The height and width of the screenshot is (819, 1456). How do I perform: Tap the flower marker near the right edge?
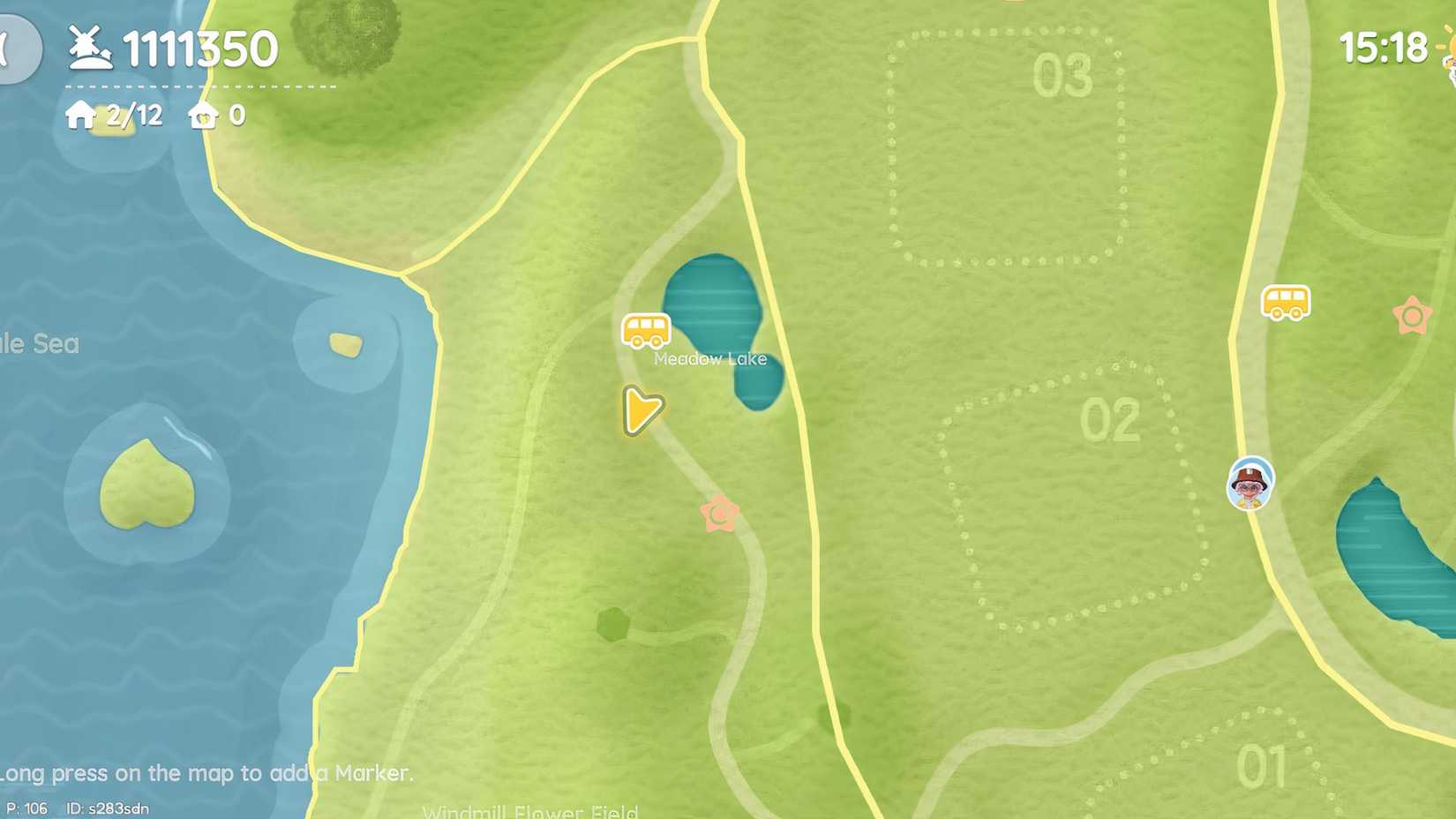1413,313
